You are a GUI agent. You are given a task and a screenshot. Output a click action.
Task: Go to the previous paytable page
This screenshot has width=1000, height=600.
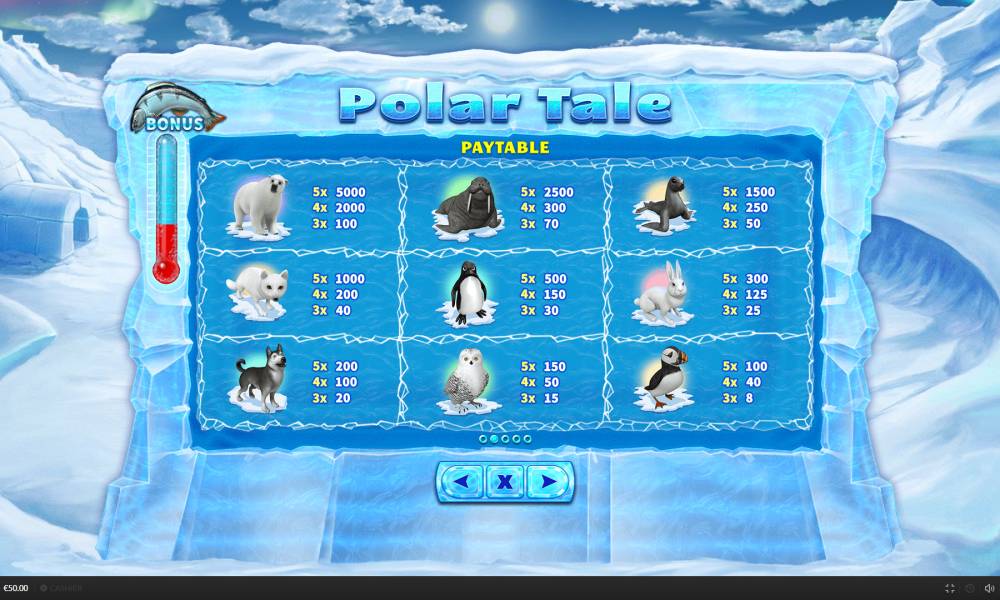461,482
